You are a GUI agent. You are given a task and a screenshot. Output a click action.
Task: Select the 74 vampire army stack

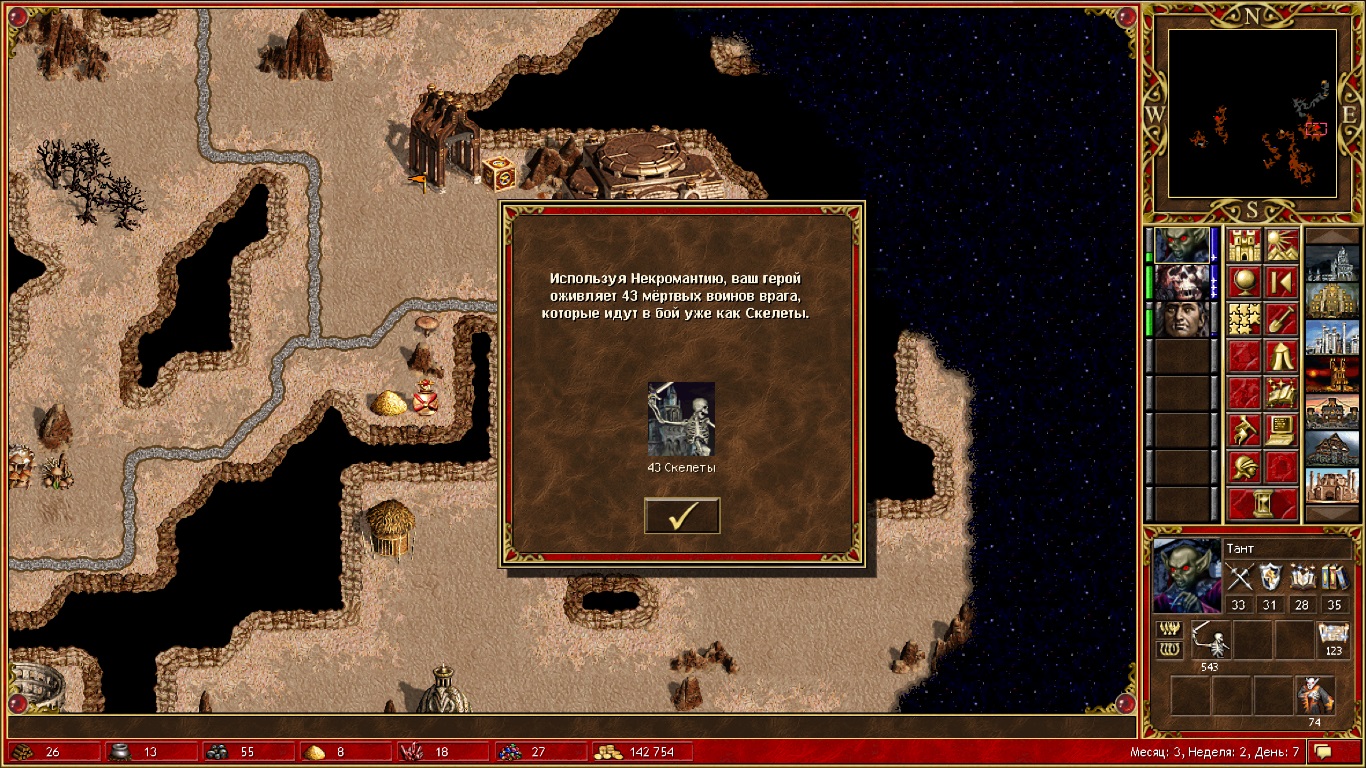[1315, 694]
